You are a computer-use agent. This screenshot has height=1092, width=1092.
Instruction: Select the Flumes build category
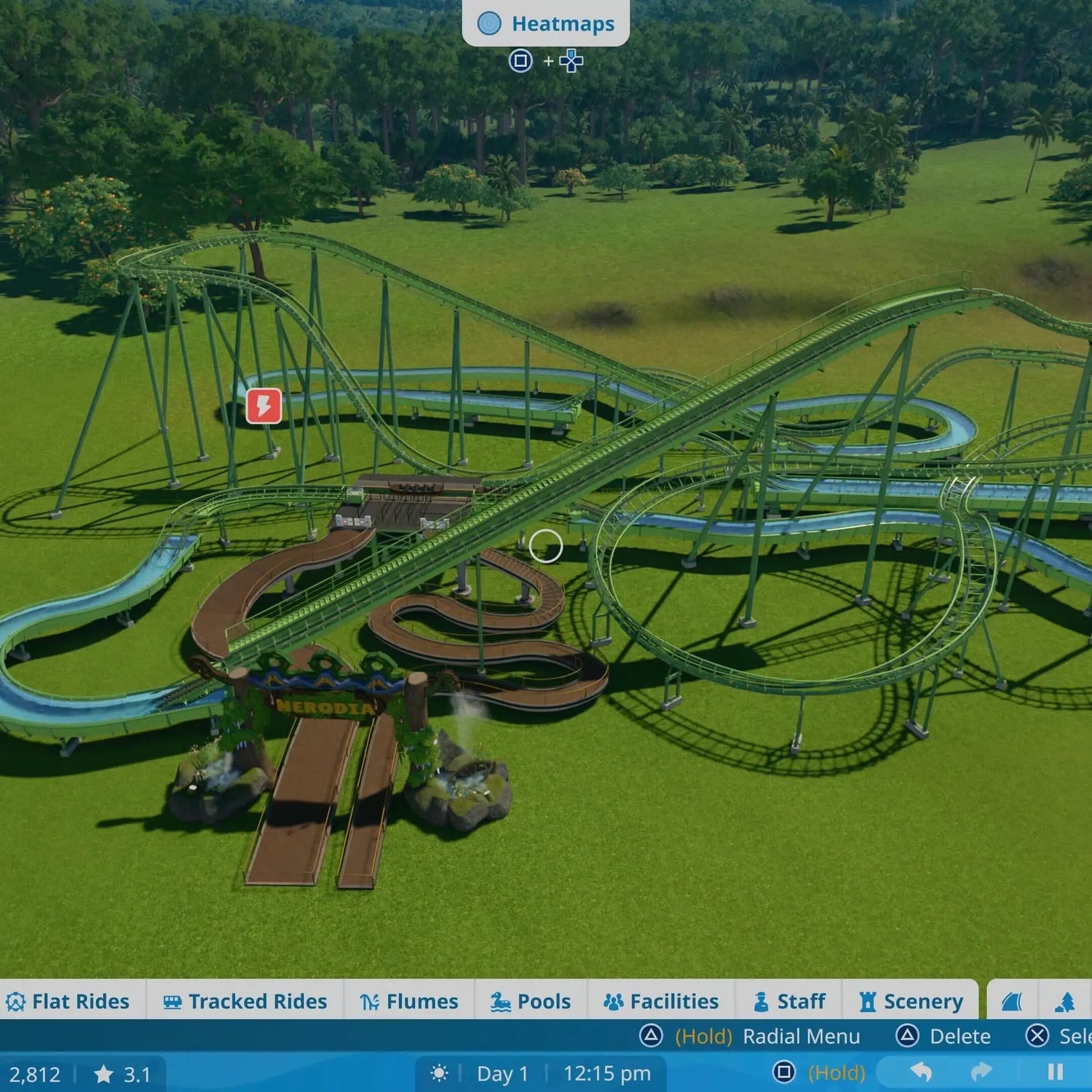coord(409,1002)
